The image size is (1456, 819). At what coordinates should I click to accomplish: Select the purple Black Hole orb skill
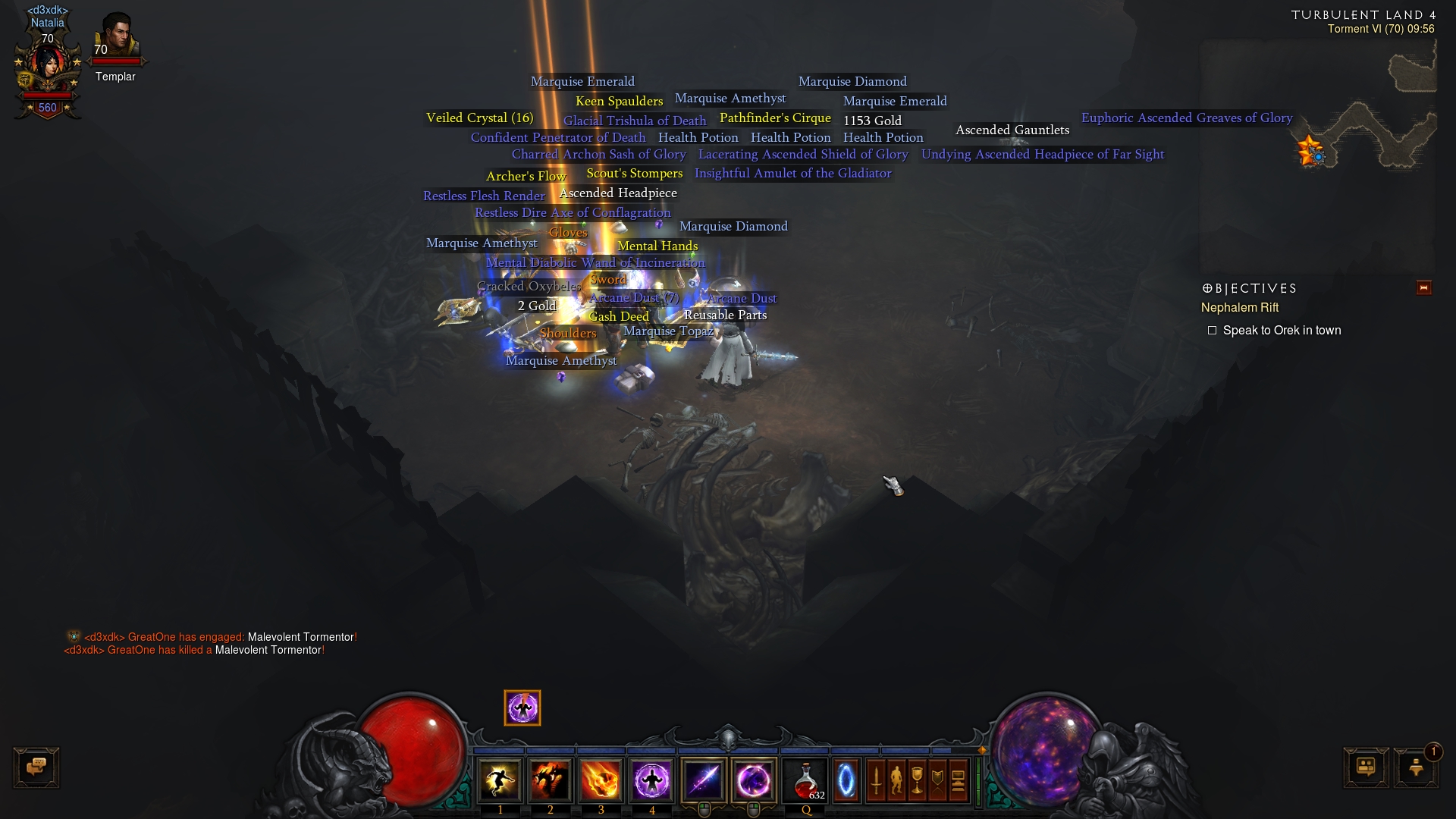tap(754, 780)
